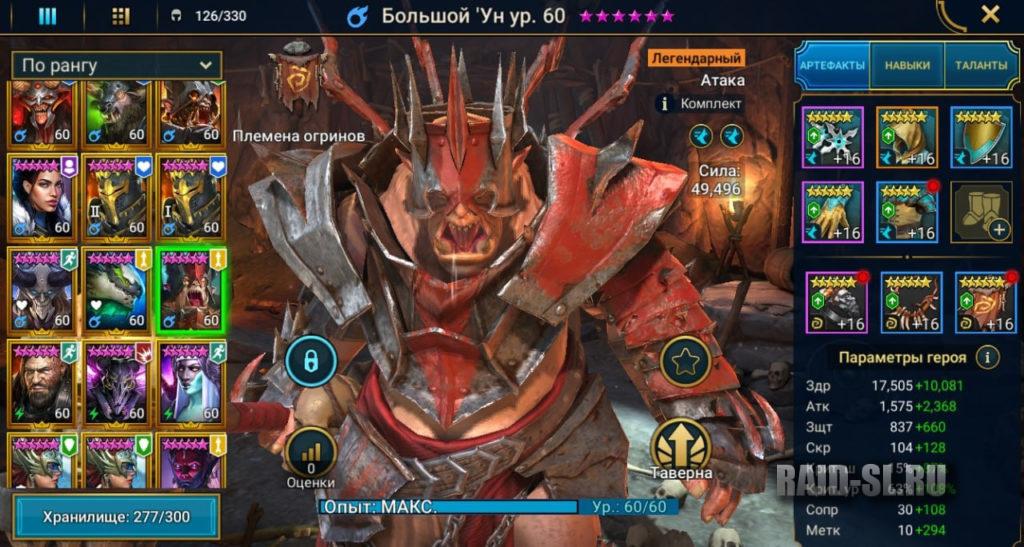The image size is (1024, 547).
Task: Close the champion screen with the X
Action: tap(990, 15)
